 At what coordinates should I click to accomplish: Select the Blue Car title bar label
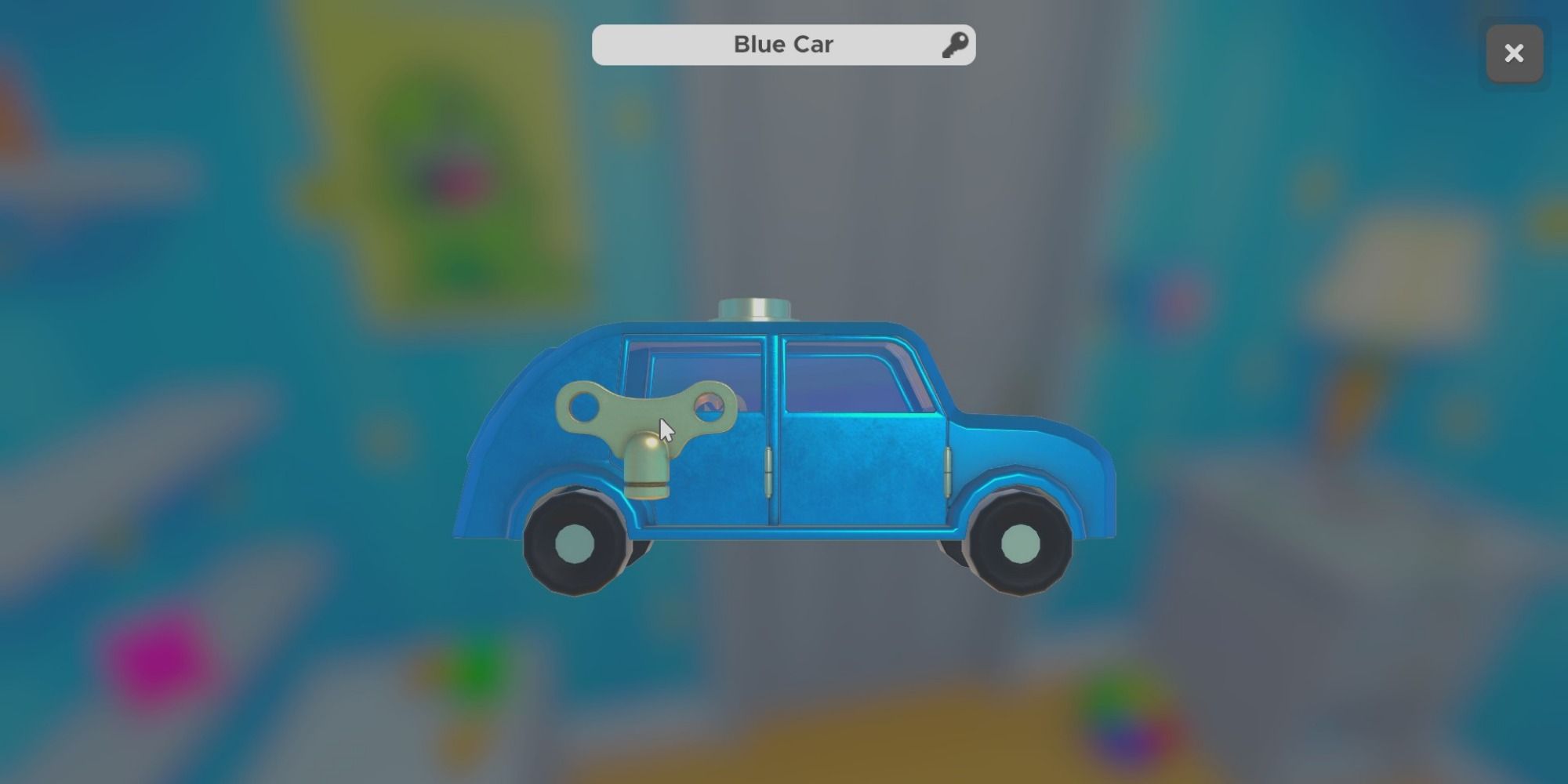tap(782, 44)
